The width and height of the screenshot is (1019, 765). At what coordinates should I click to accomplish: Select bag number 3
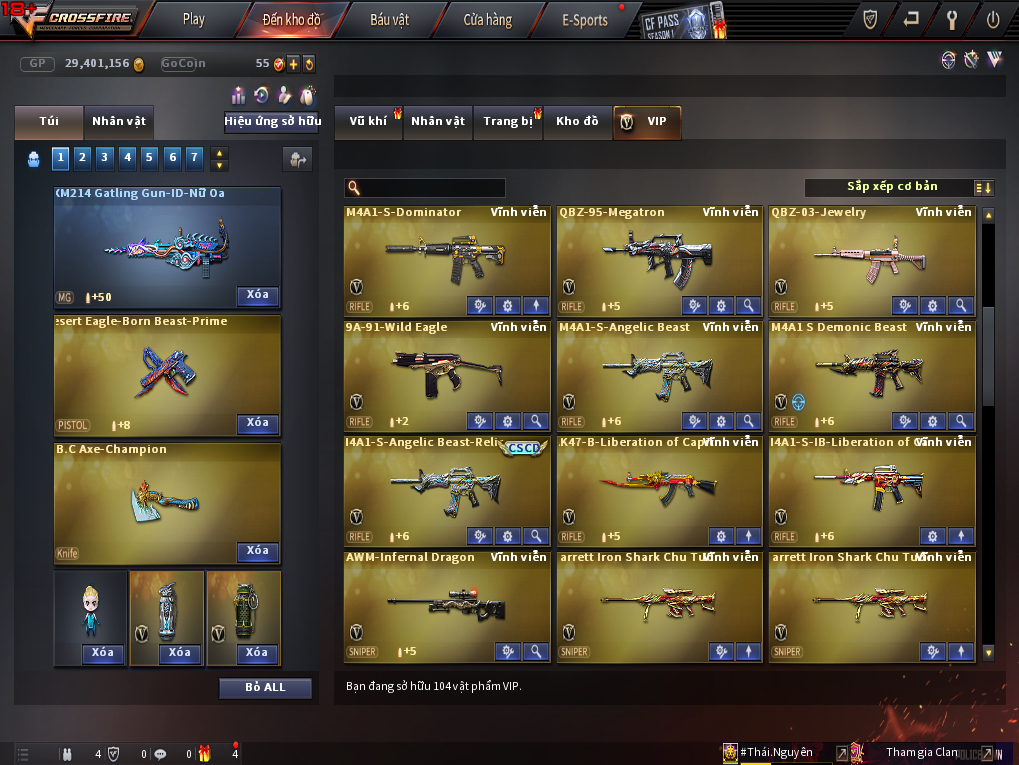[x=105, y=157]
